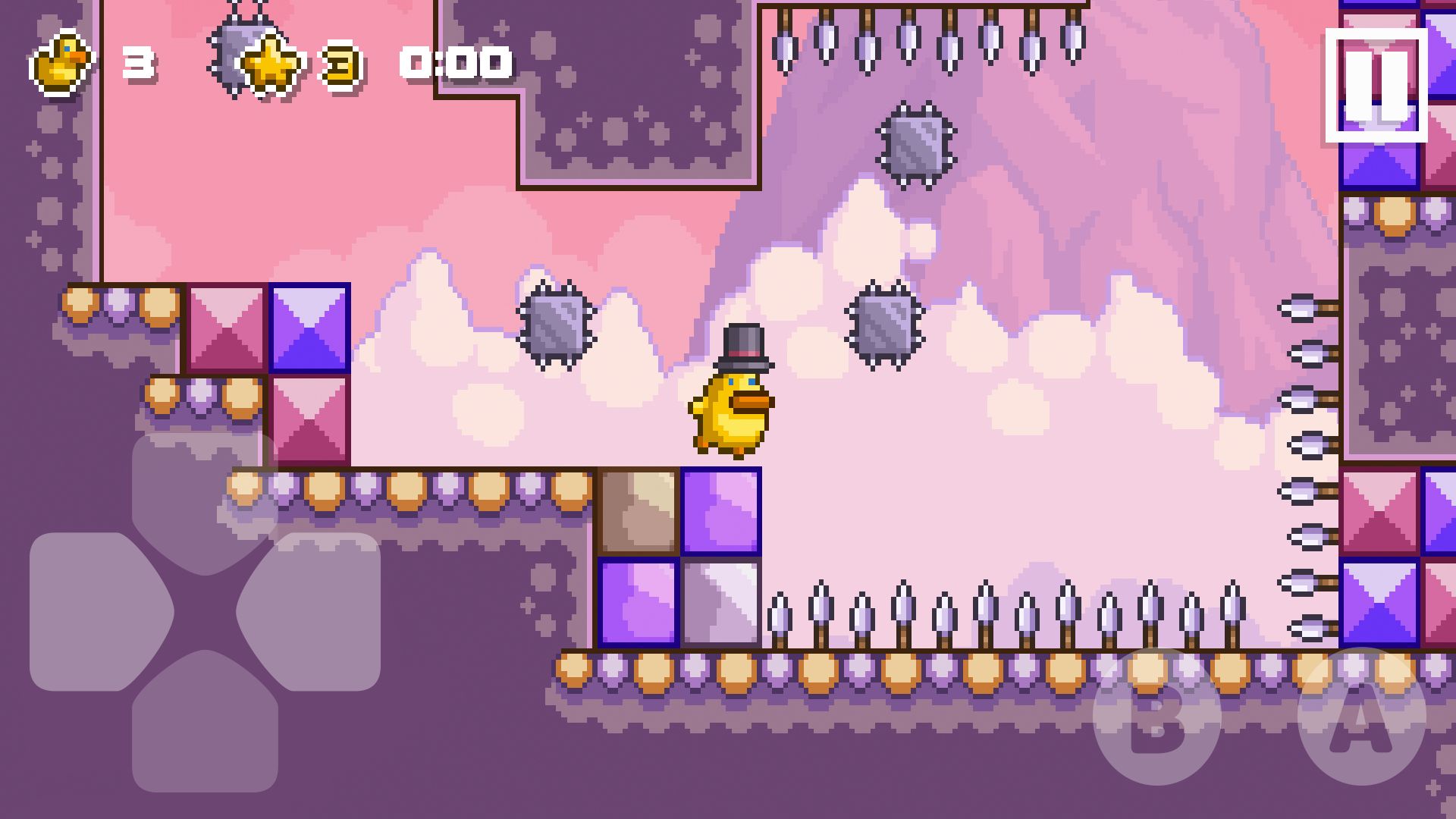1456x819 pixels.
Task: Pause the game with the pause button
Action: point(1376,86)
